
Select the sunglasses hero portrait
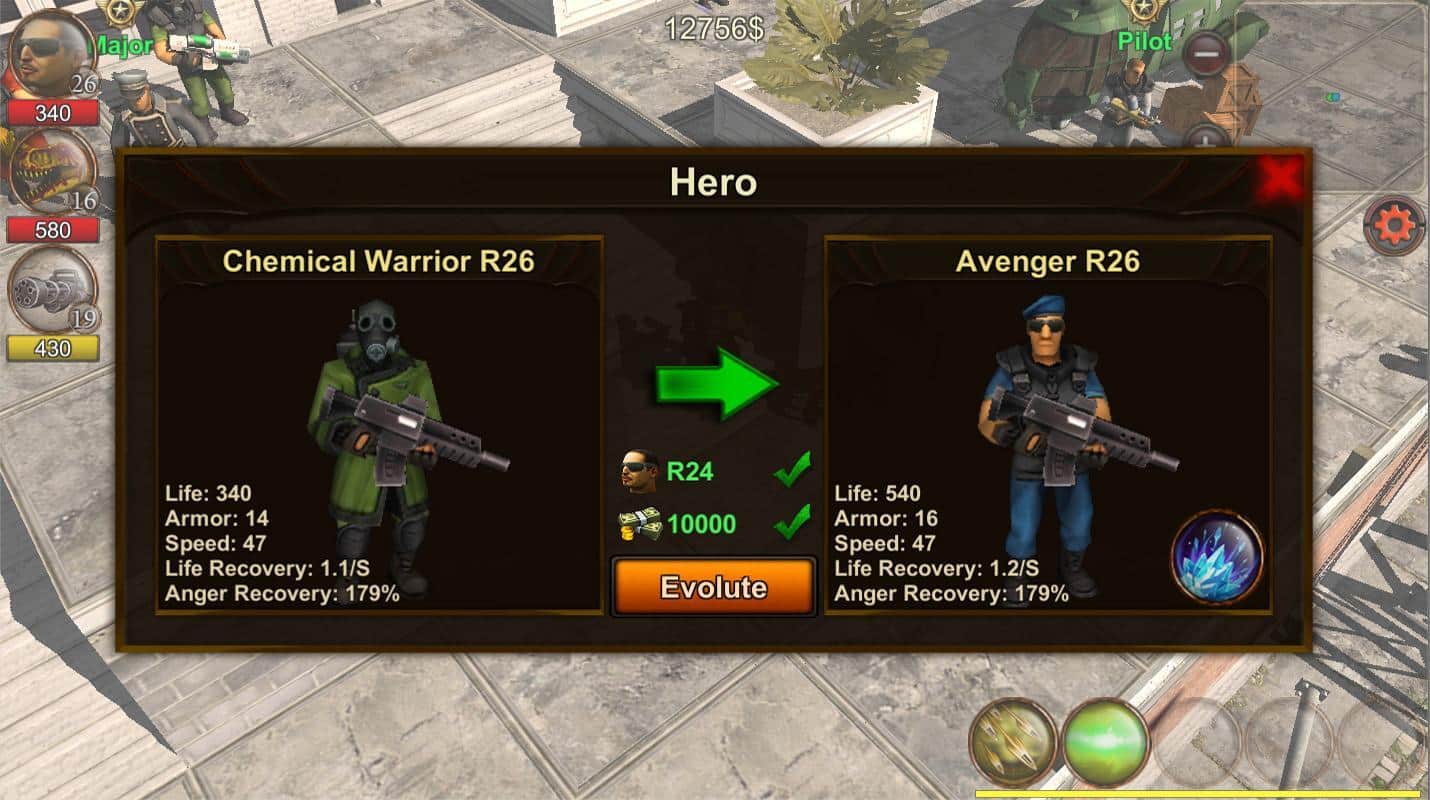coord(51,55)
